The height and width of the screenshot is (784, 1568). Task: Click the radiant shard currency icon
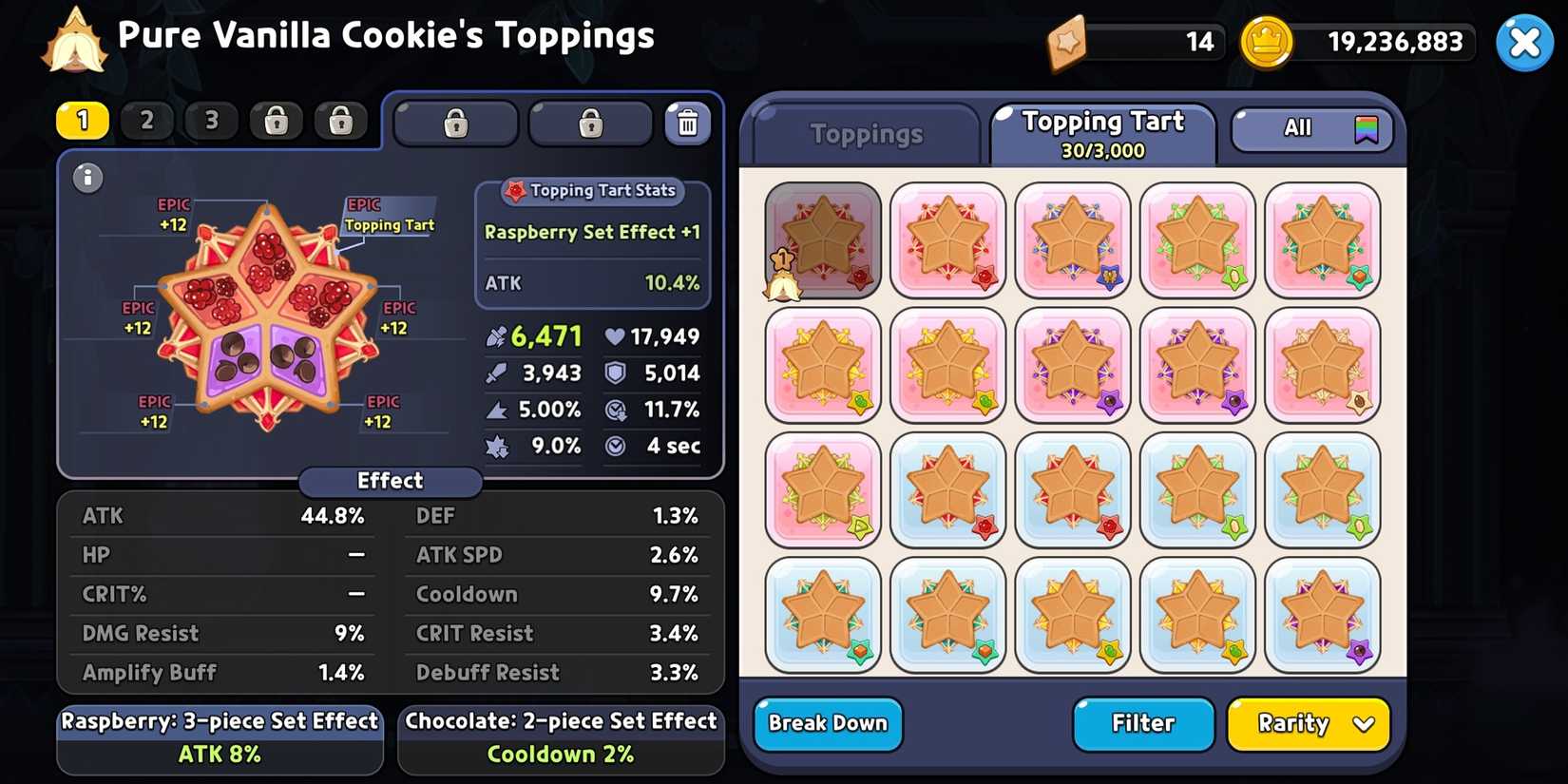pyautogui.click(x=1067, y=42)
